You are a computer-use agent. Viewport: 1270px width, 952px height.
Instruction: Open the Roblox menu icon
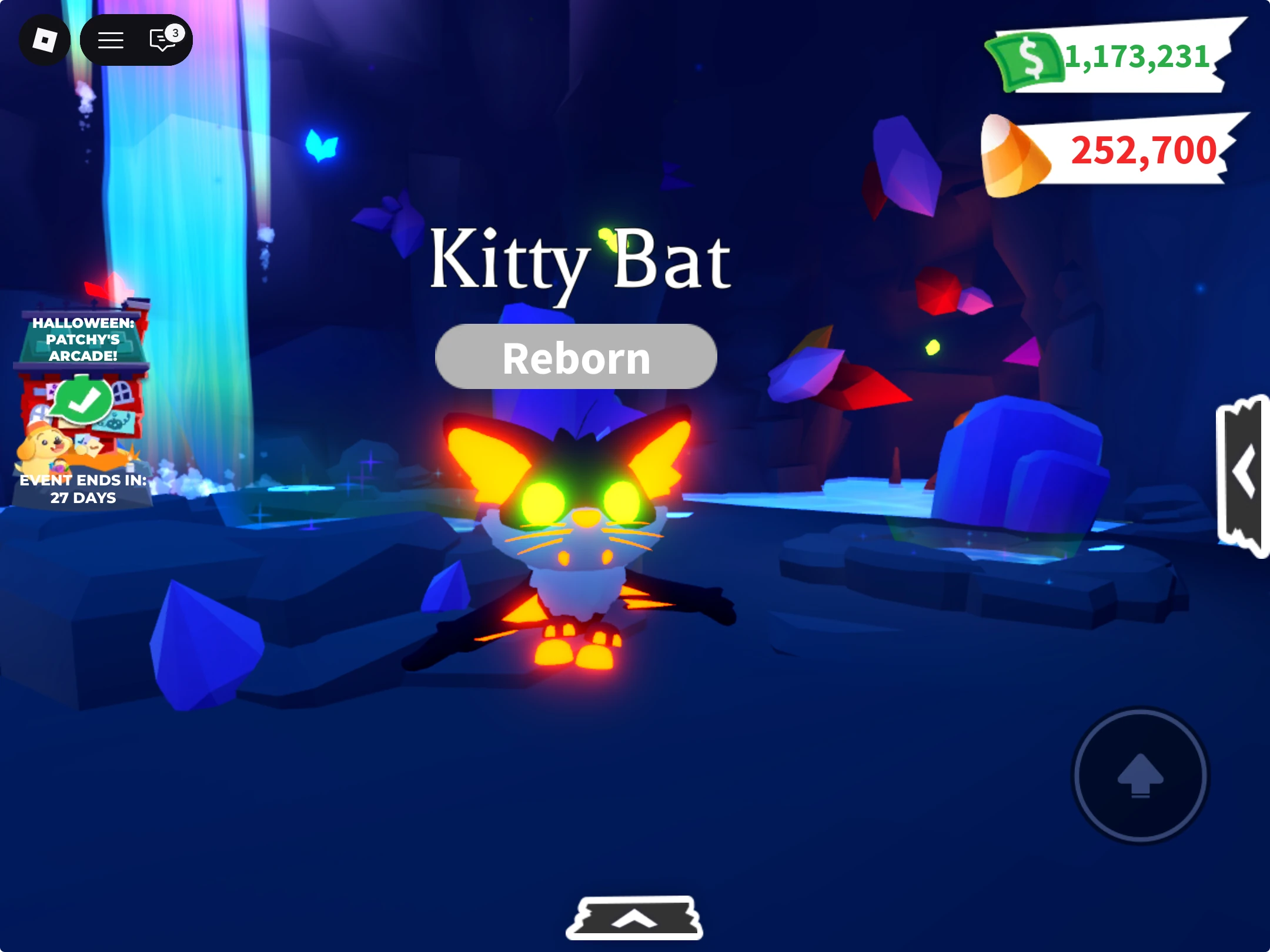tap(45, 39)
